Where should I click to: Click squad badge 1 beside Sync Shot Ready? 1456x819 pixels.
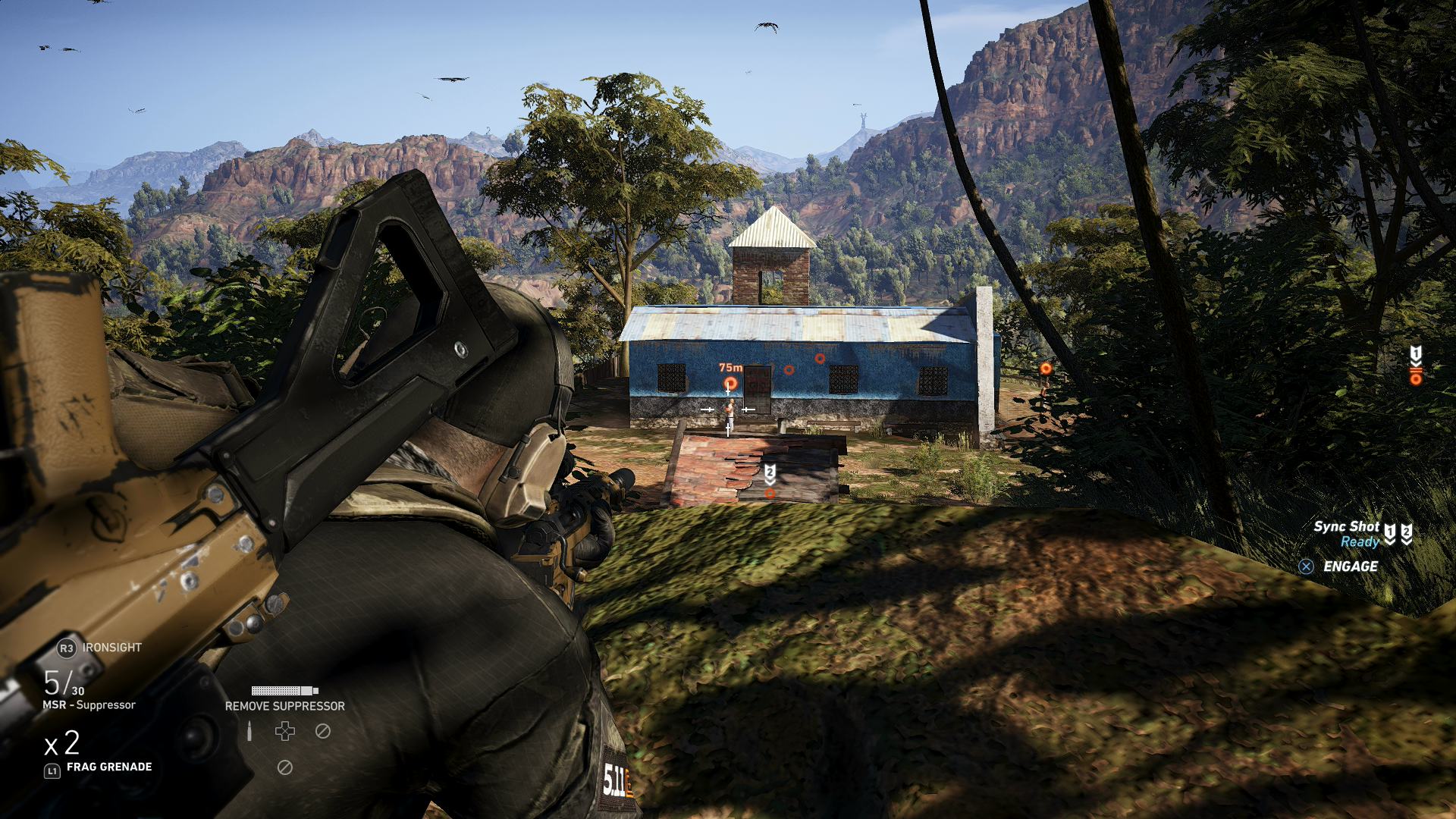[x=1389, y=534]
